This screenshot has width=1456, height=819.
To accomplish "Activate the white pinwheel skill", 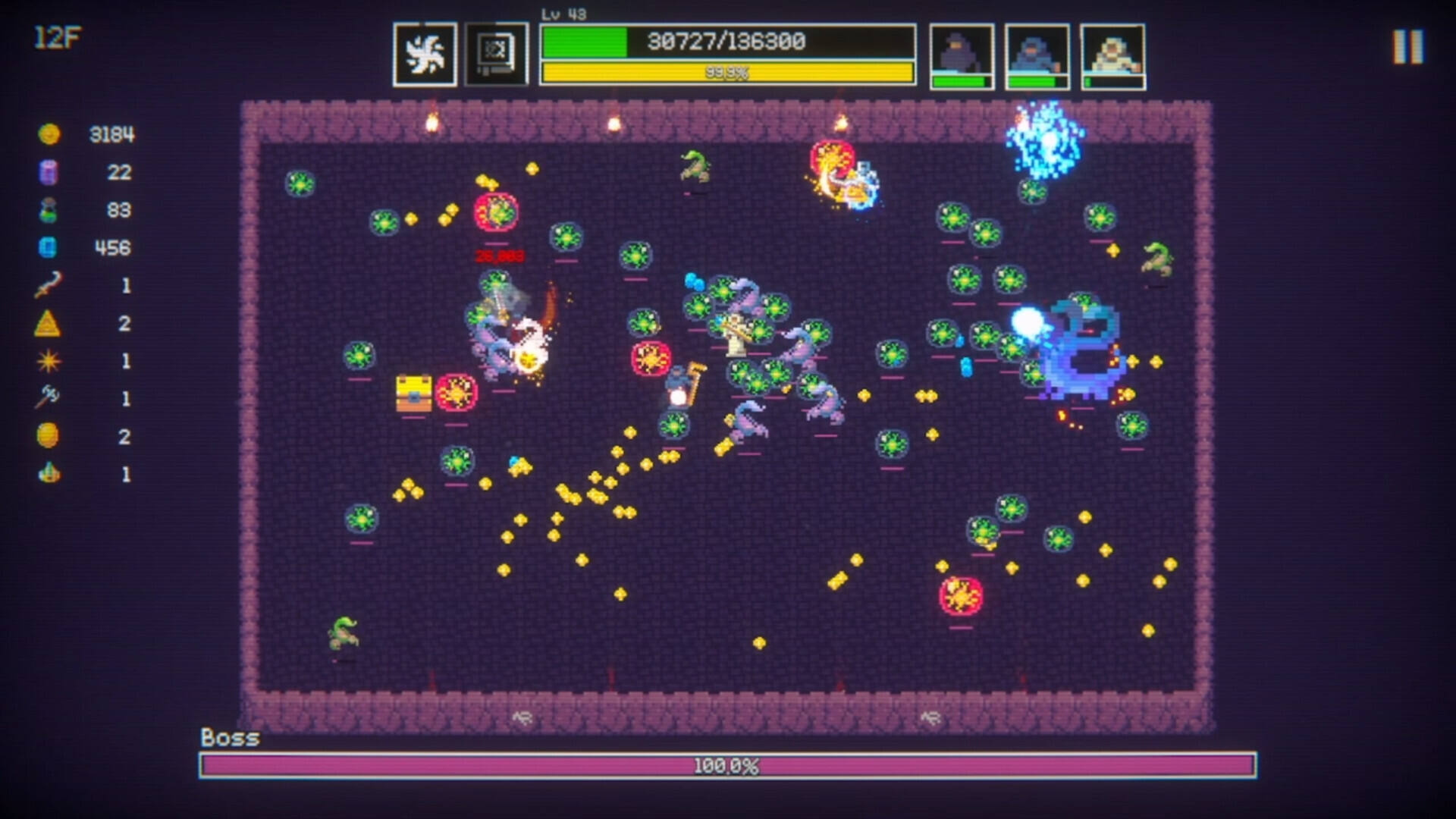I will point(425,55).
